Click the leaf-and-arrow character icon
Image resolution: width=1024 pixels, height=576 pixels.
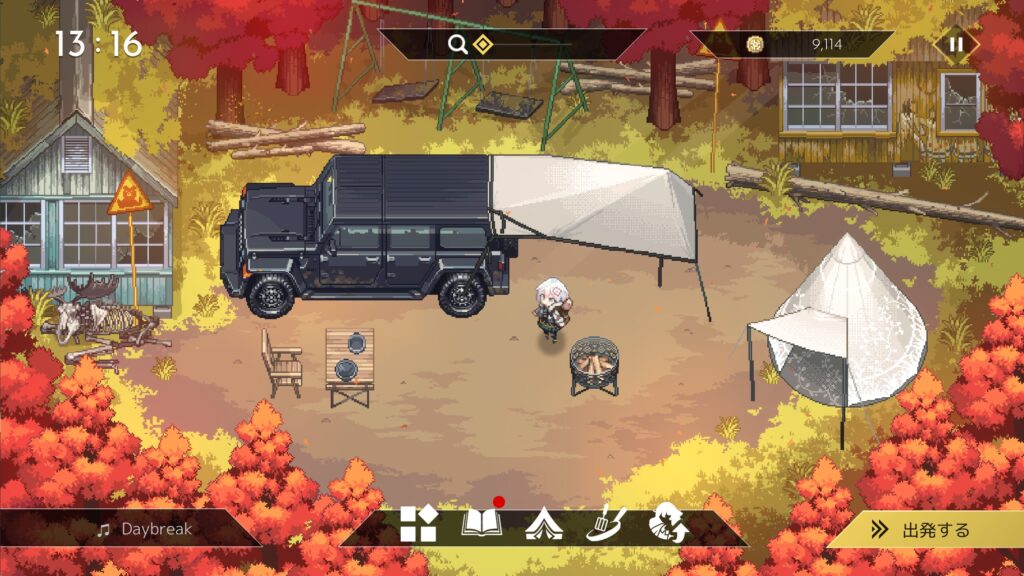coord(667,524)
